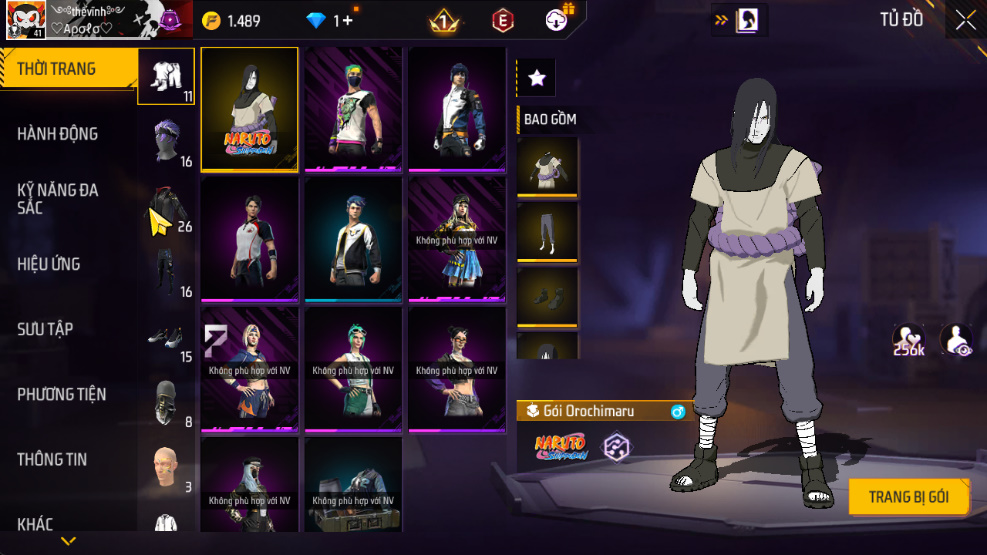Select the Kỹ Năng Đa Sắc category
987x555 pixels.
pyautogui.click(x=58, y=198)
